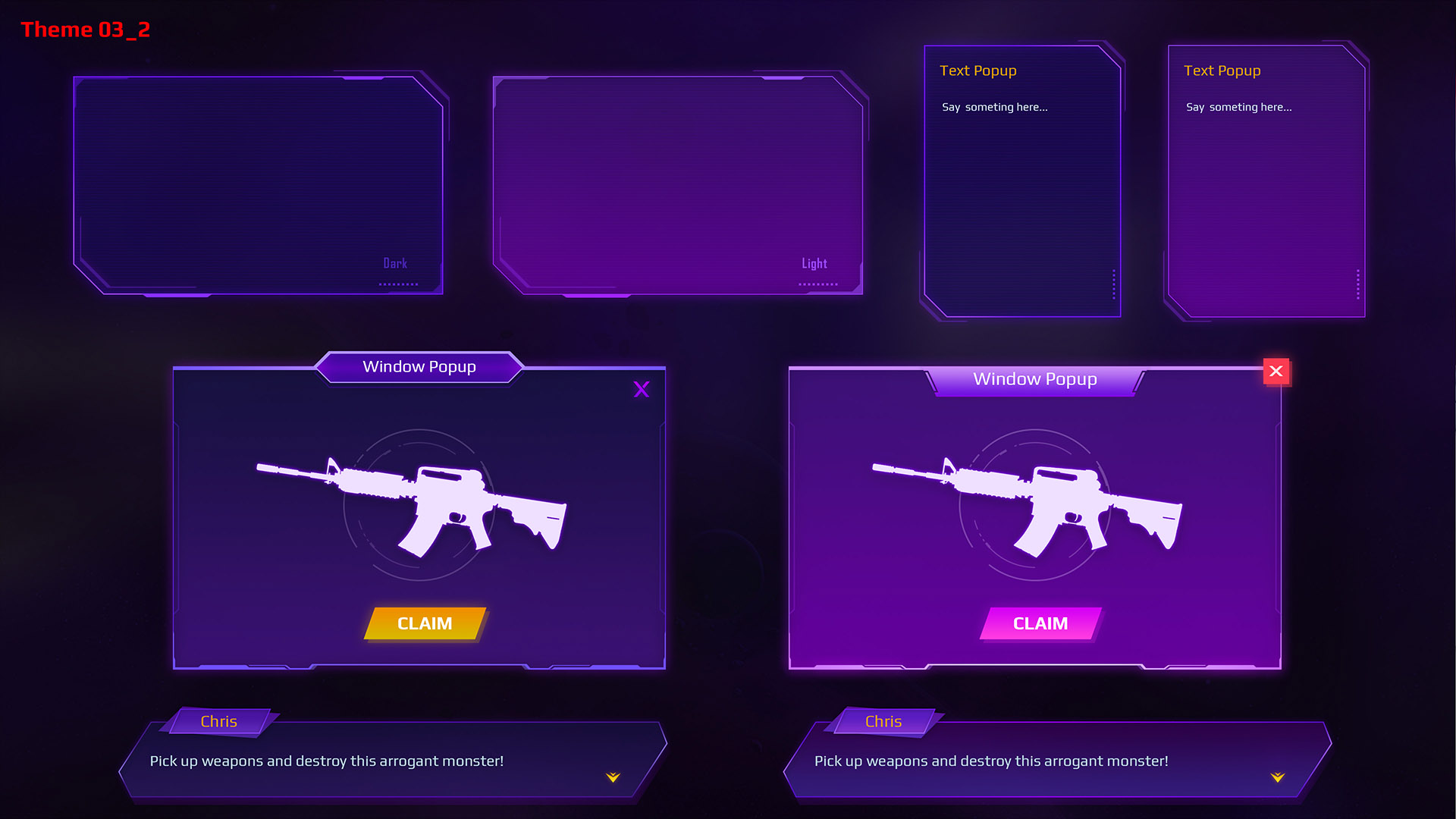Click the yellow double-chevron icon in Chris's left dialog bar

611,777
